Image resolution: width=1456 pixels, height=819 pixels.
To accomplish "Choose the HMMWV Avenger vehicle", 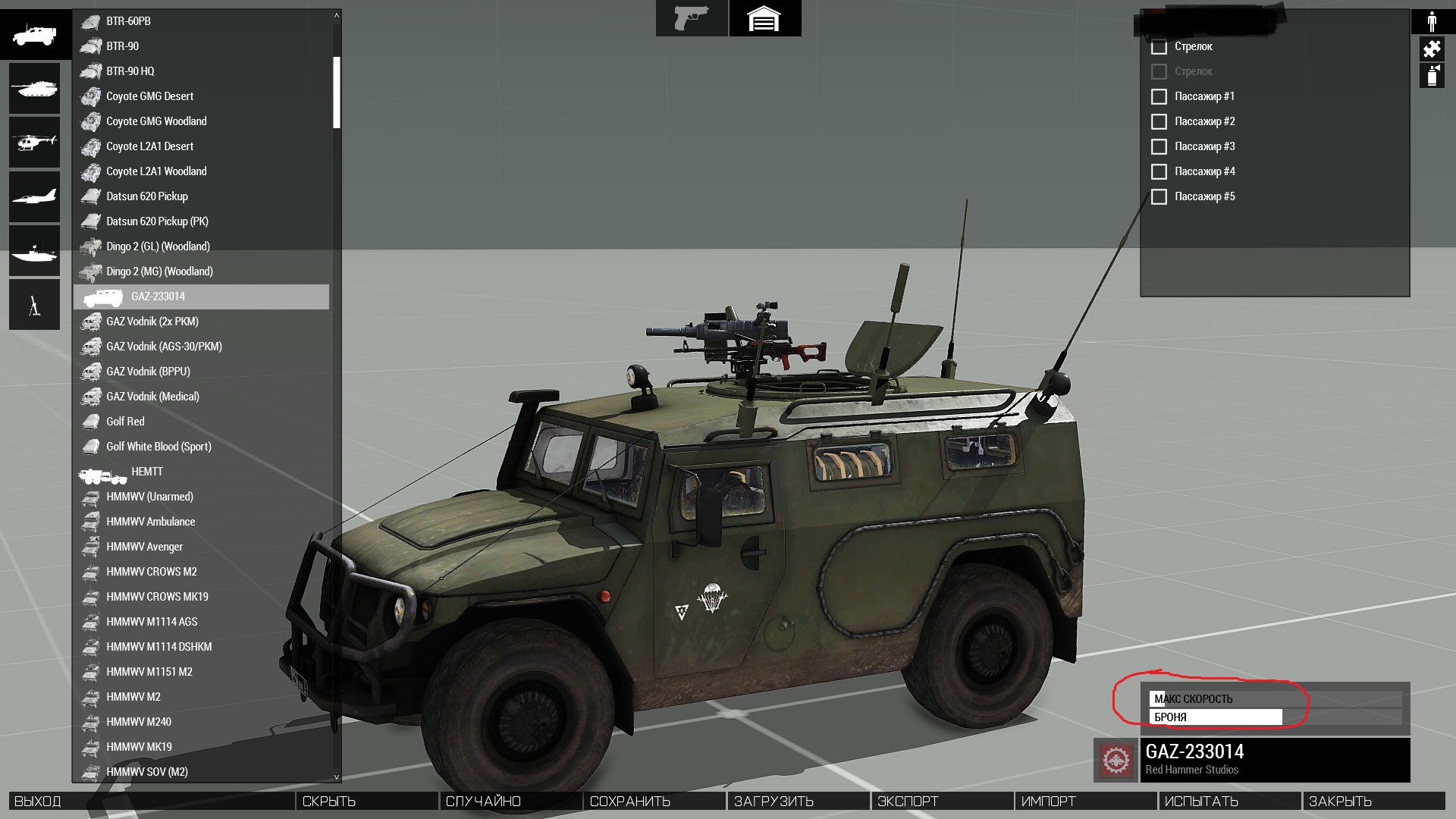I will 144,547.
